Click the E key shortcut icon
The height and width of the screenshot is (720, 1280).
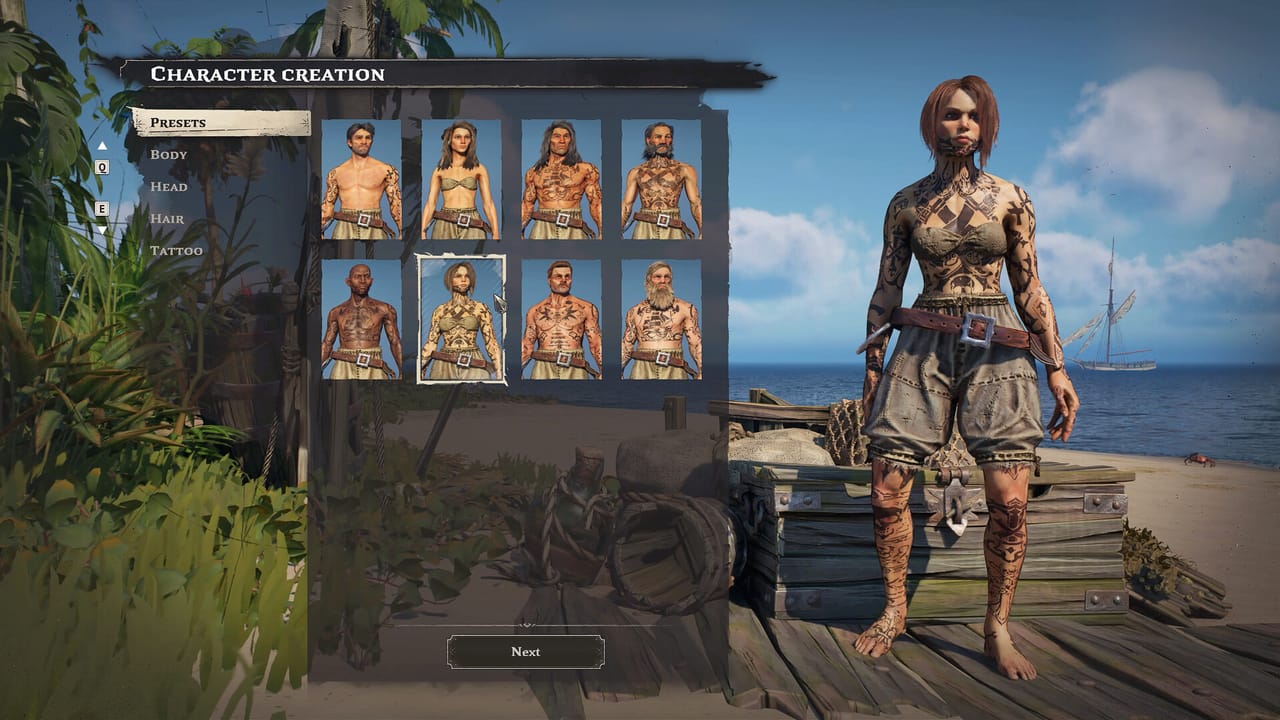tap(101, 209)
